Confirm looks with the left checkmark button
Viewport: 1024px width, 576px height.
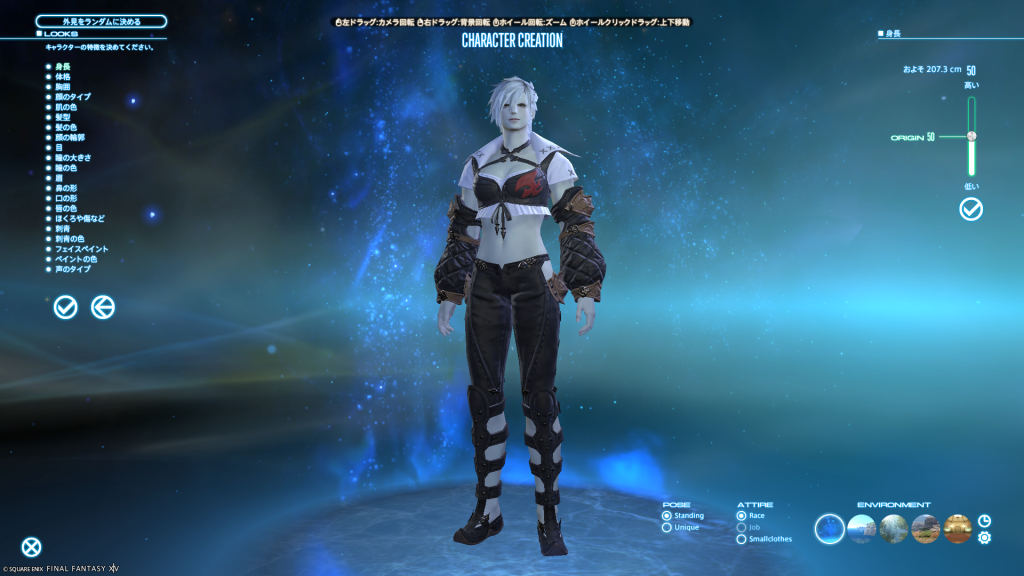65,307
